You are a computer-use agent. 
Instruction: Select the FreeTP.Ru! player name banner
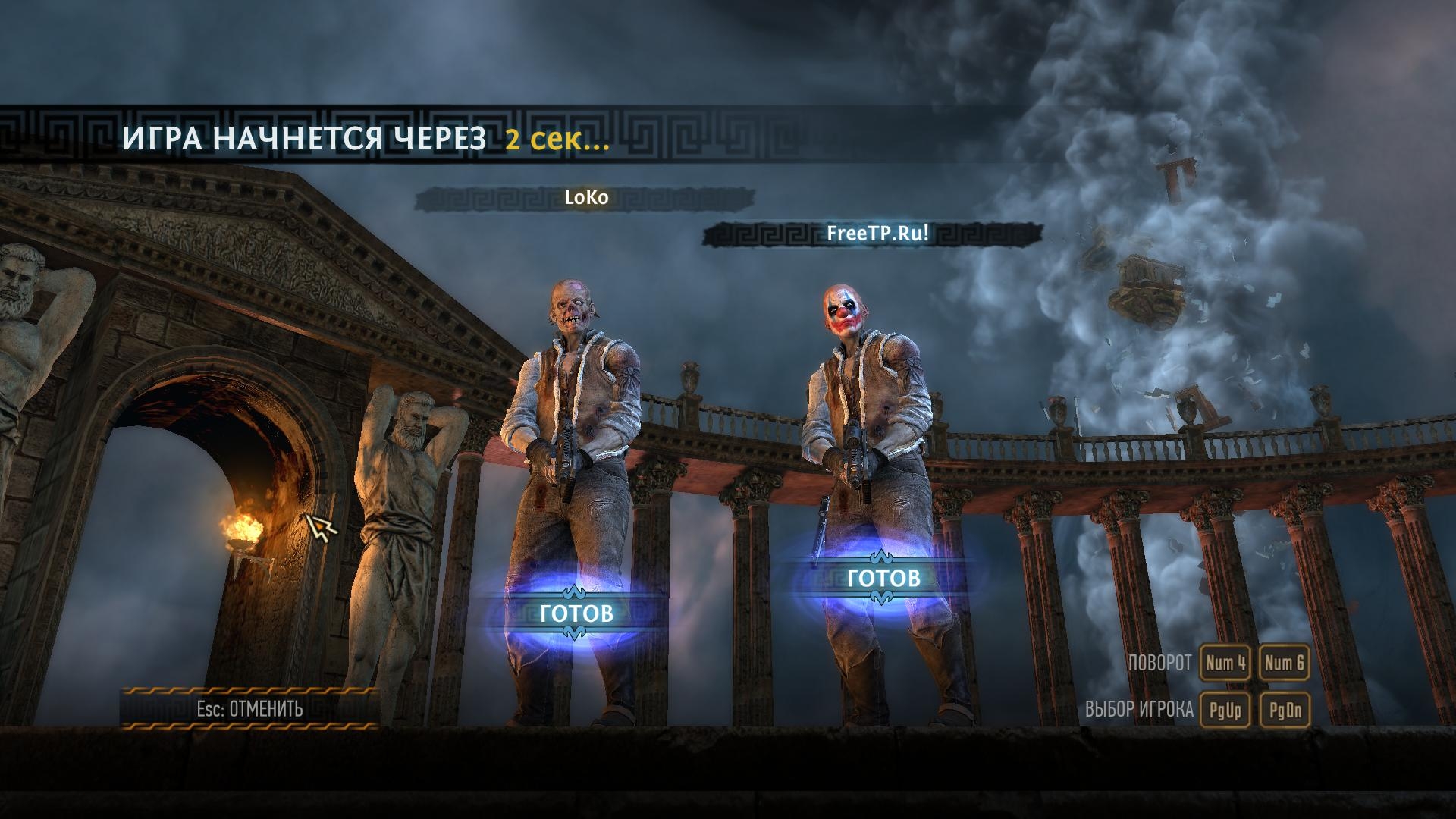coord(877,234)
